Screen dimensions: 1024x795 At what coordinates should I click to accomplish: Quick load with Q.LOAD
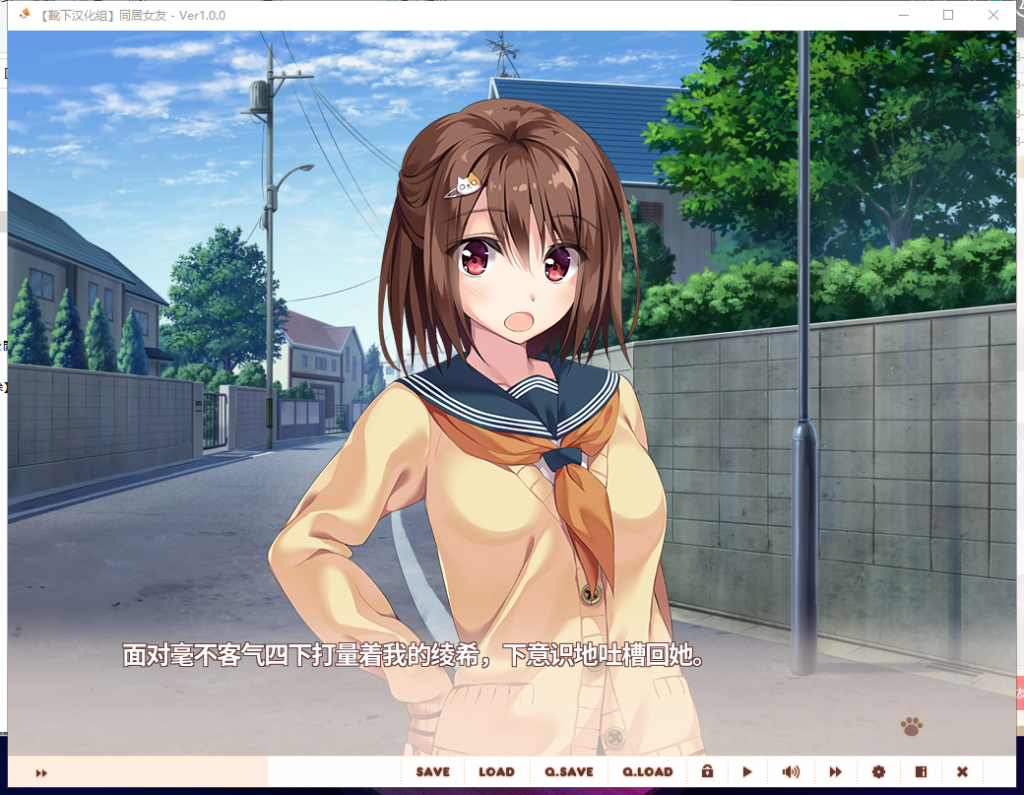point(648,772)
